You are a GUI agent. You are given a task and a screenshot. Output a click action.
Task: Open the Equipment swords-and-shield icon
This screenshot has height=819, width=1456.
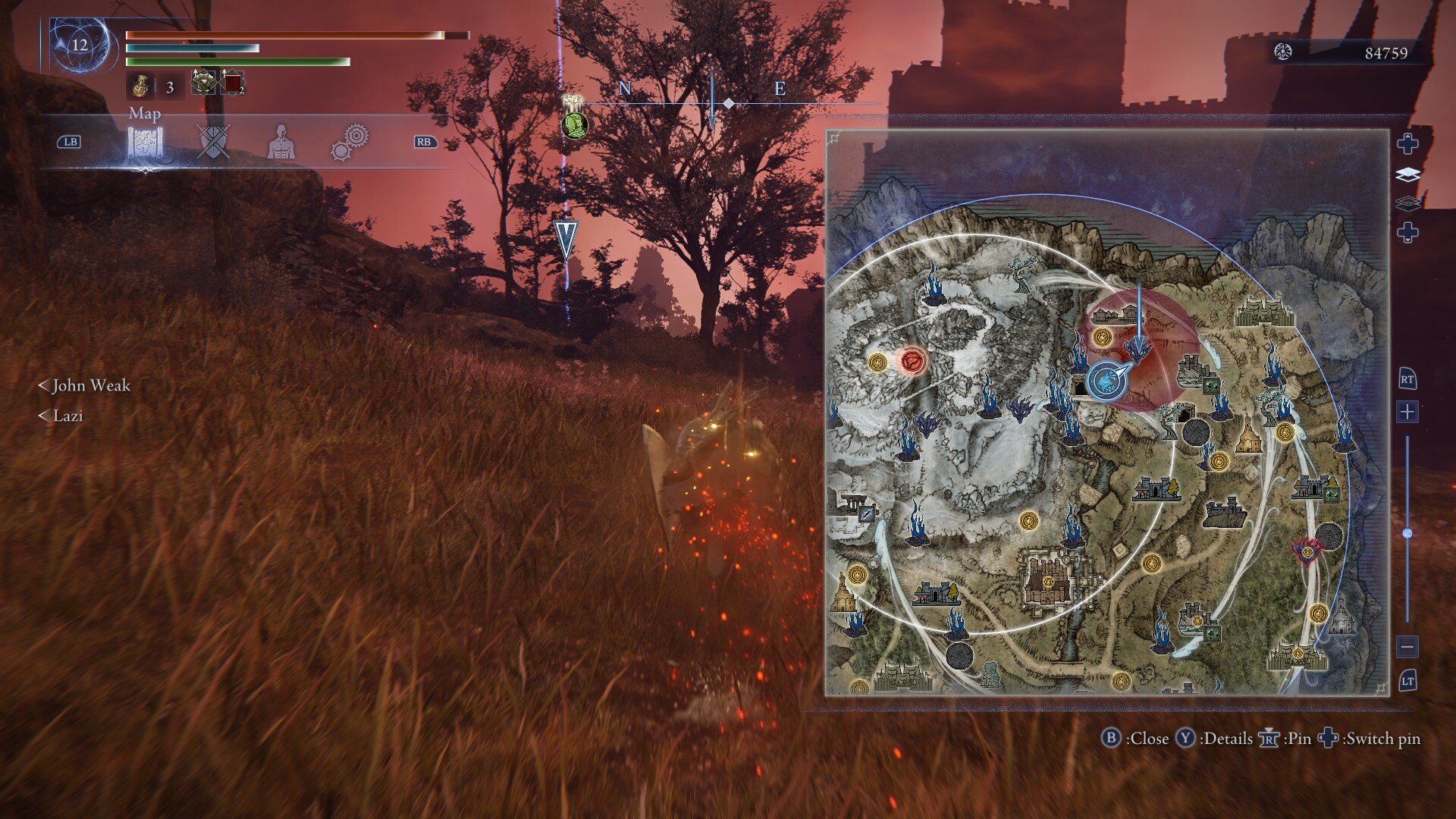[213, 141]
